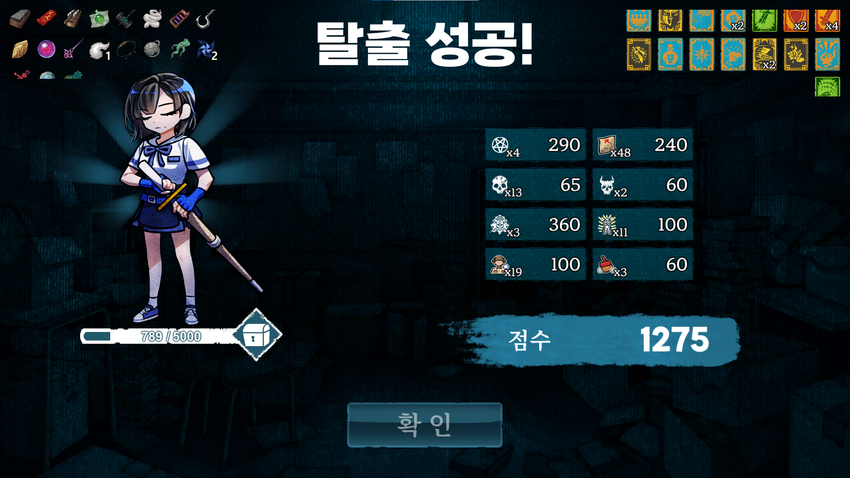Inspect the blue crown card
The image size is (850, 478).
(638, 20)
